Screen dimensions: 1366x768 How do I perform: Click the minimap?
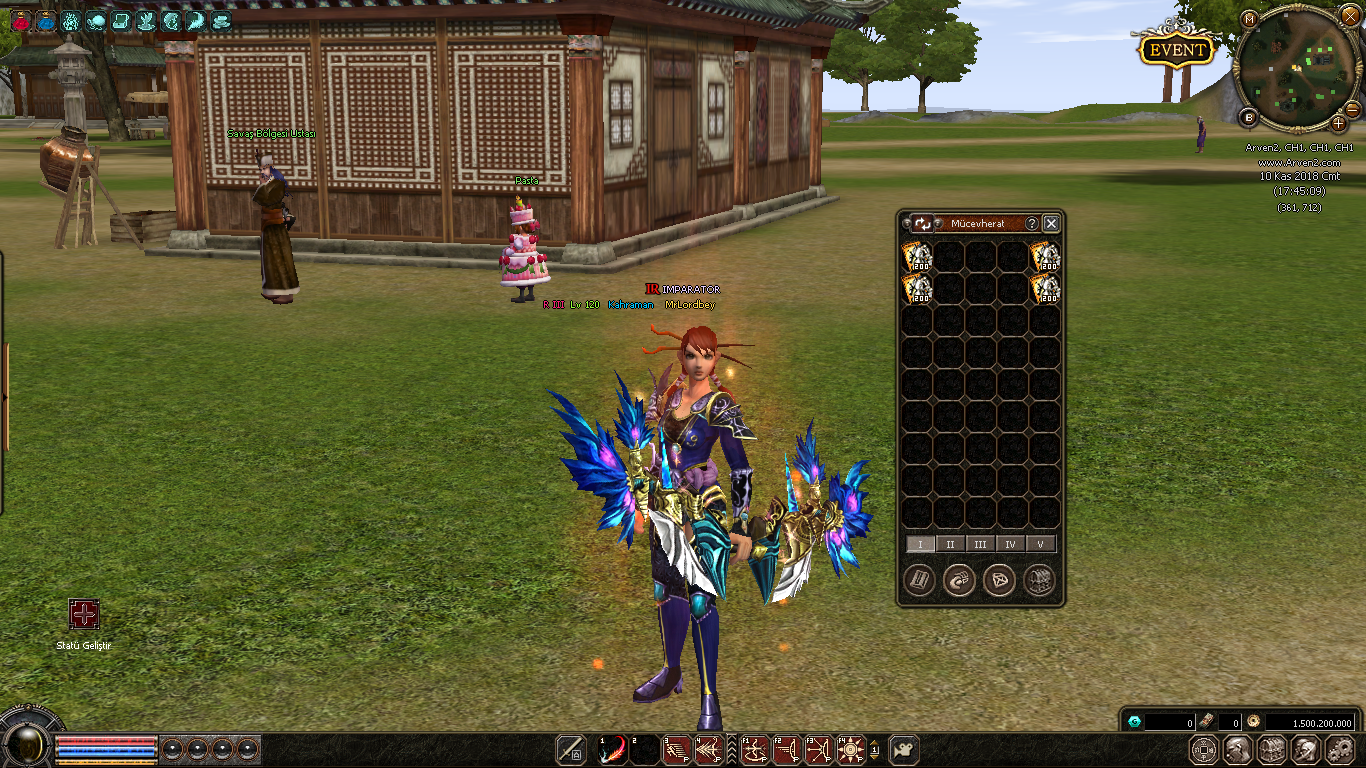coord(1296,68)
